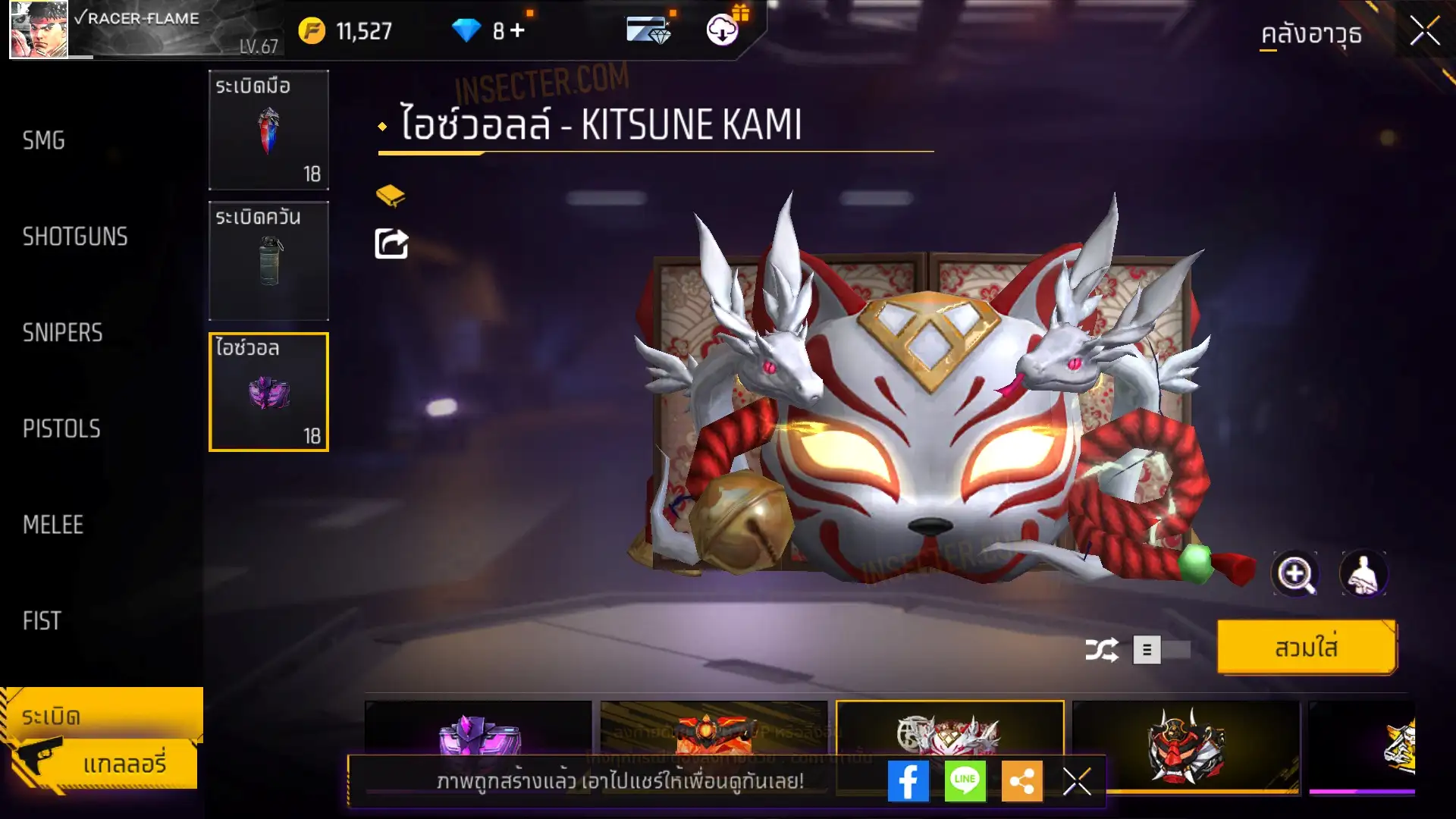Select the red samurai gloo wall skin thumbnail
Viewport: 1456px width, 819px height.
point(1185,747)
